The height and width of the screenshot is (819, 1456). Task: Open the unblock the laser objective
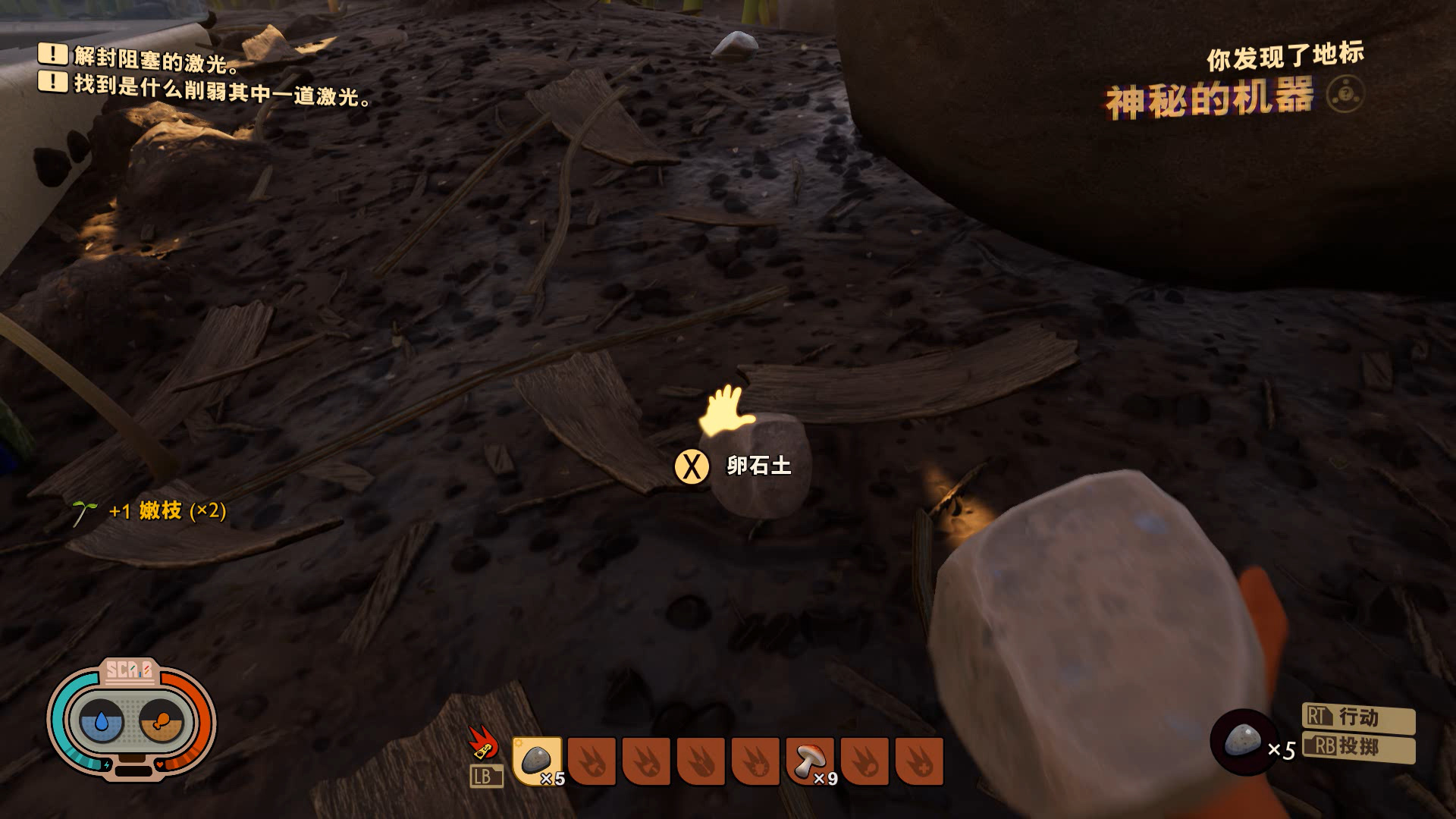click(x=155, y=58)
